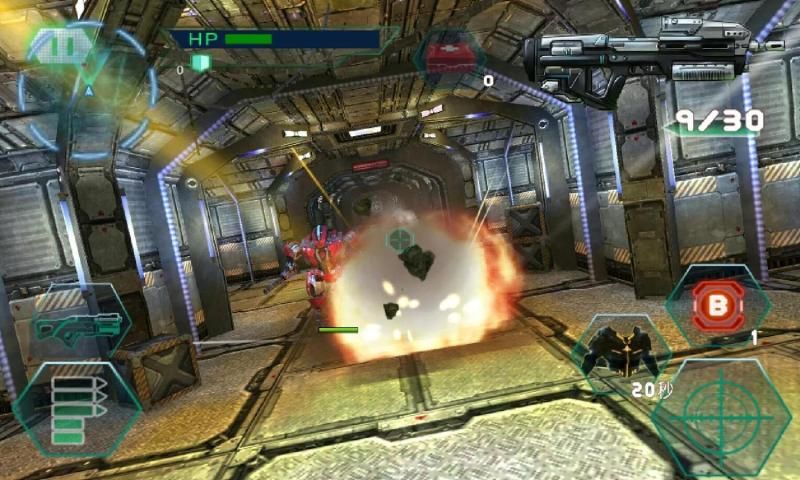Use the red medkit item
The image size is (800, 480).
coord(451,56)
